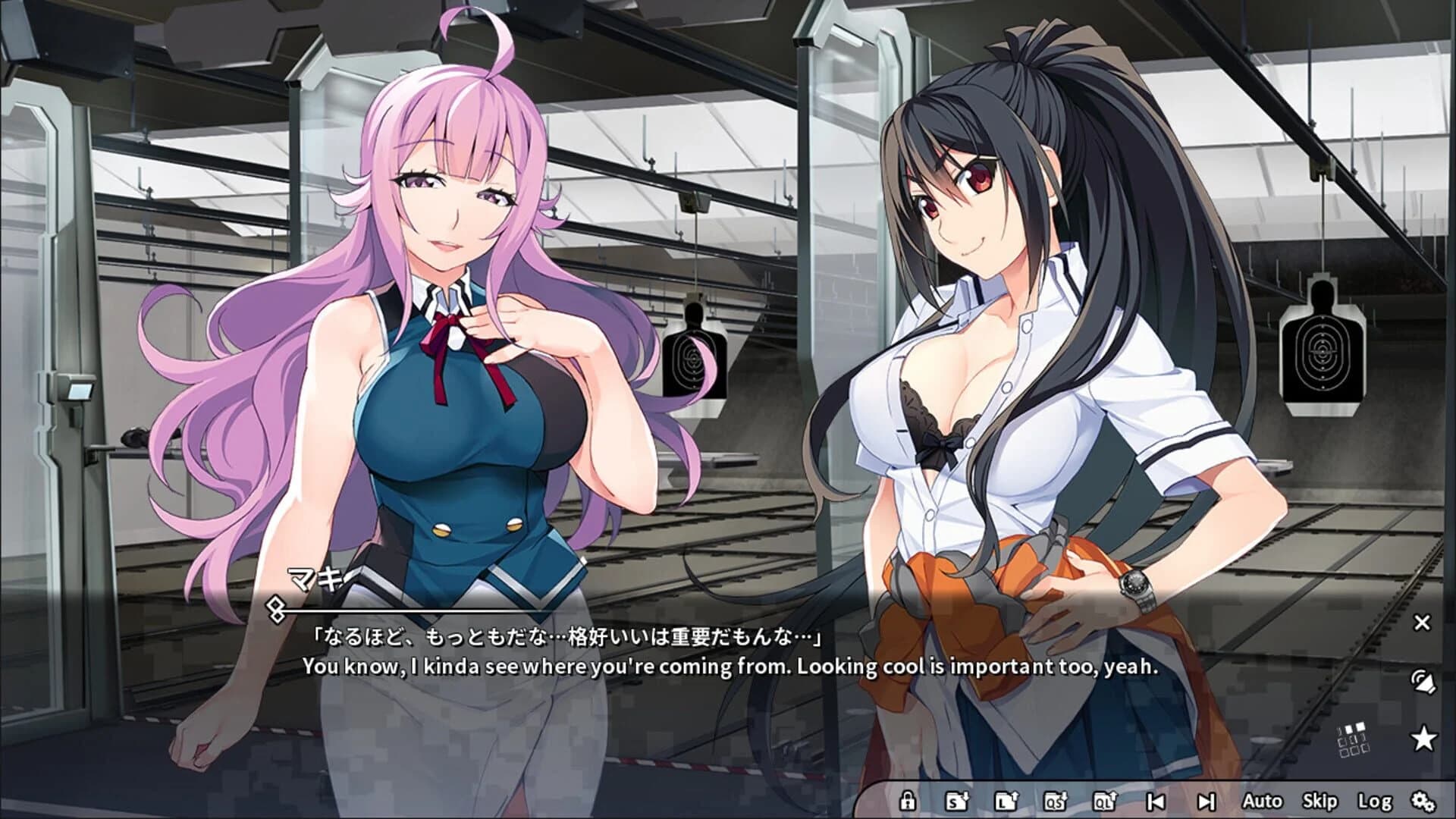Trigger the QL quick load icon

click(x=1106, y=802)
